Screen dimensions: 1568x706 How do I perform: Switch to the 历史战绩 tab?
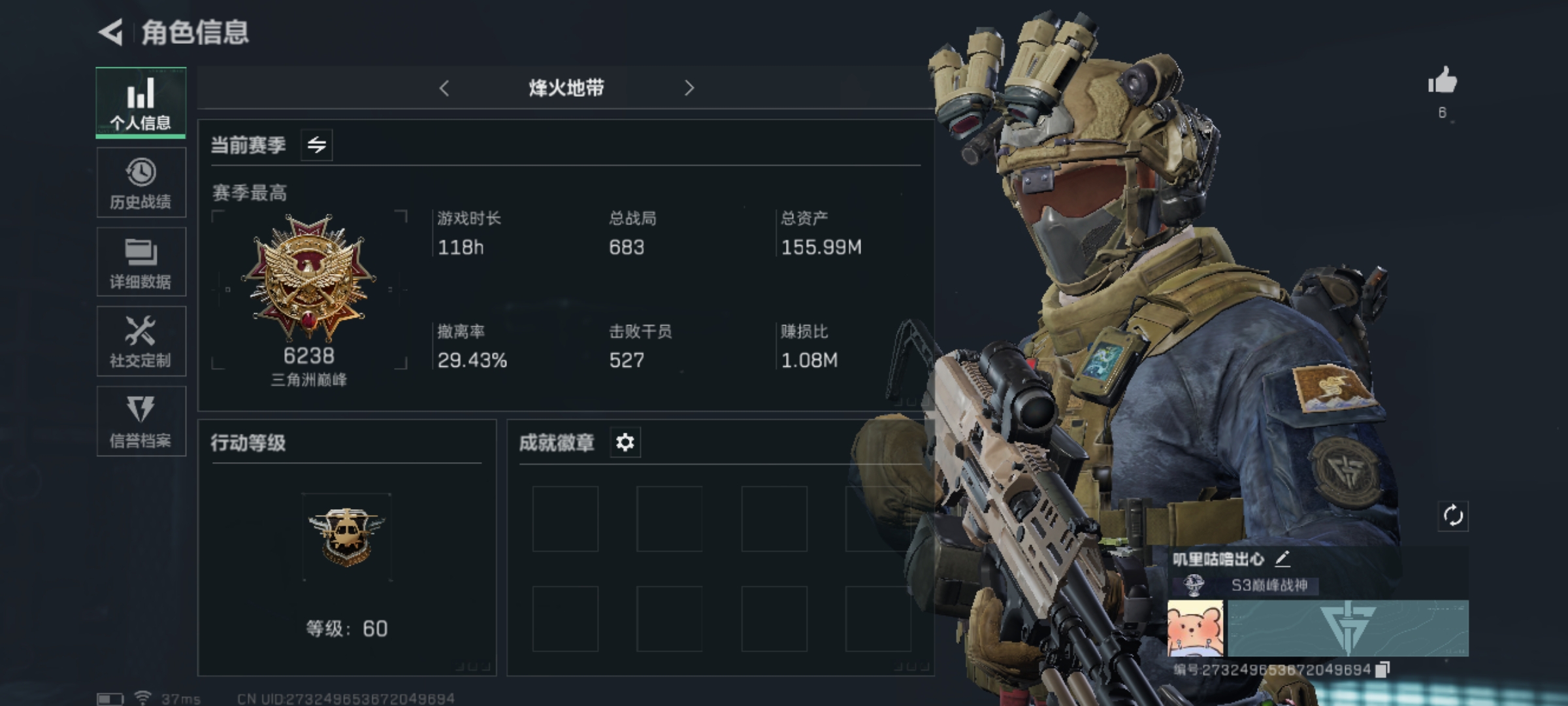[x=141, y=183]
